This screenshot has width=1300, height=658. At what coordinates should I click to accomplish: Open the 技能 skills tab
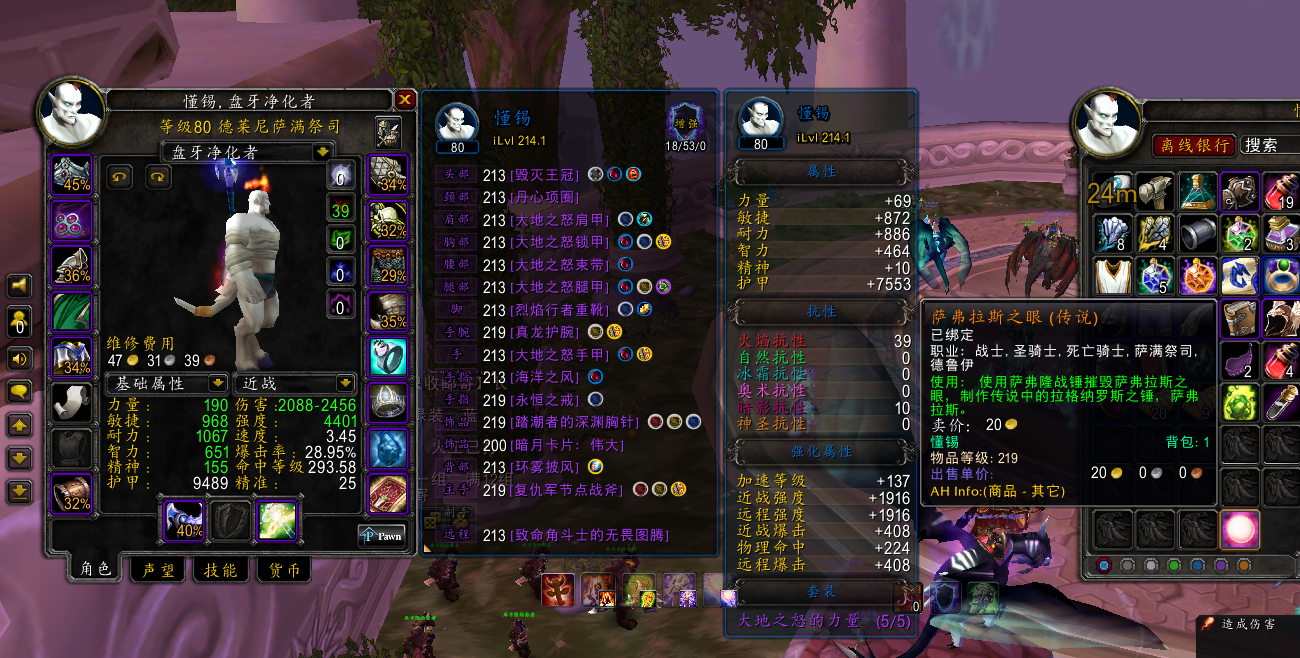[220, 570]
